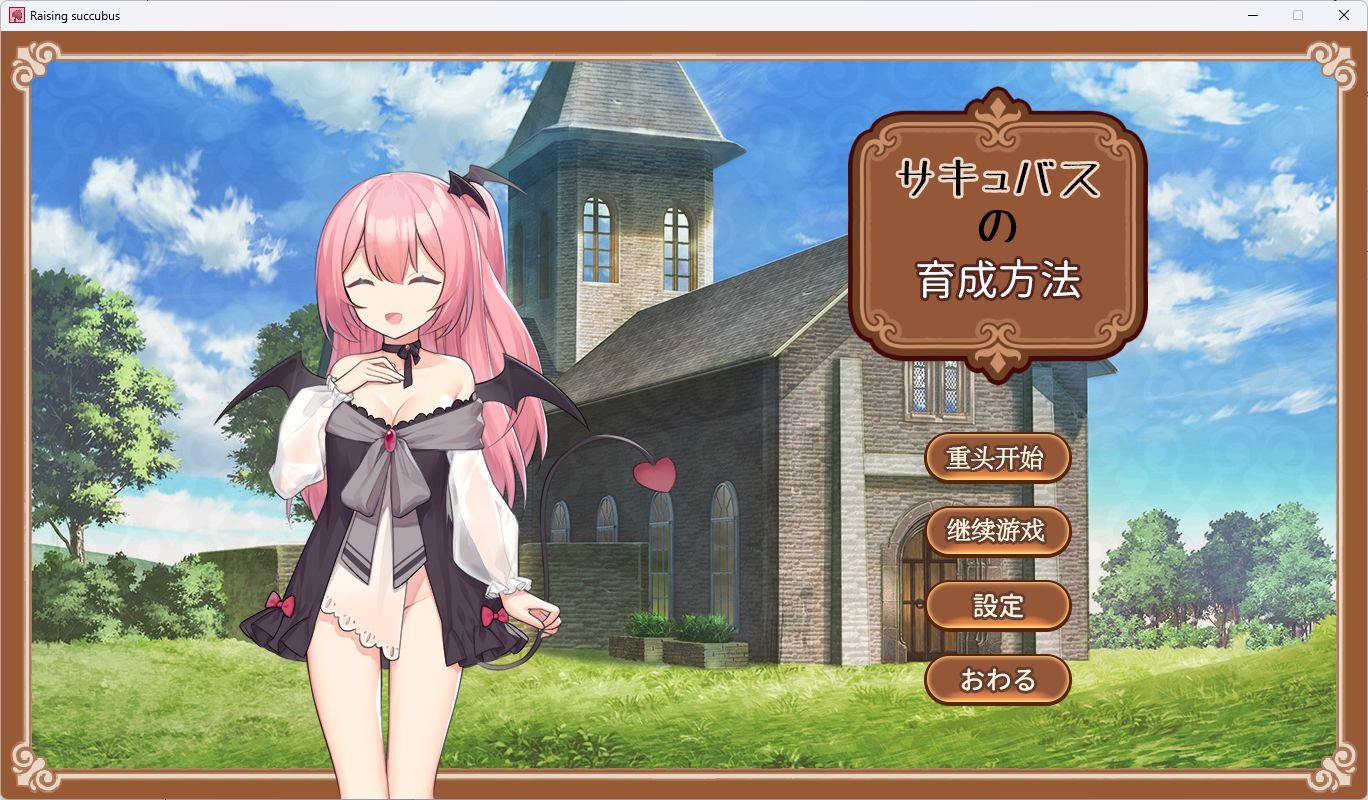This screenshot has height=800, width=1368.
Task: Select 继续游戏 to continue a saved game
Action: coord(998,531)
